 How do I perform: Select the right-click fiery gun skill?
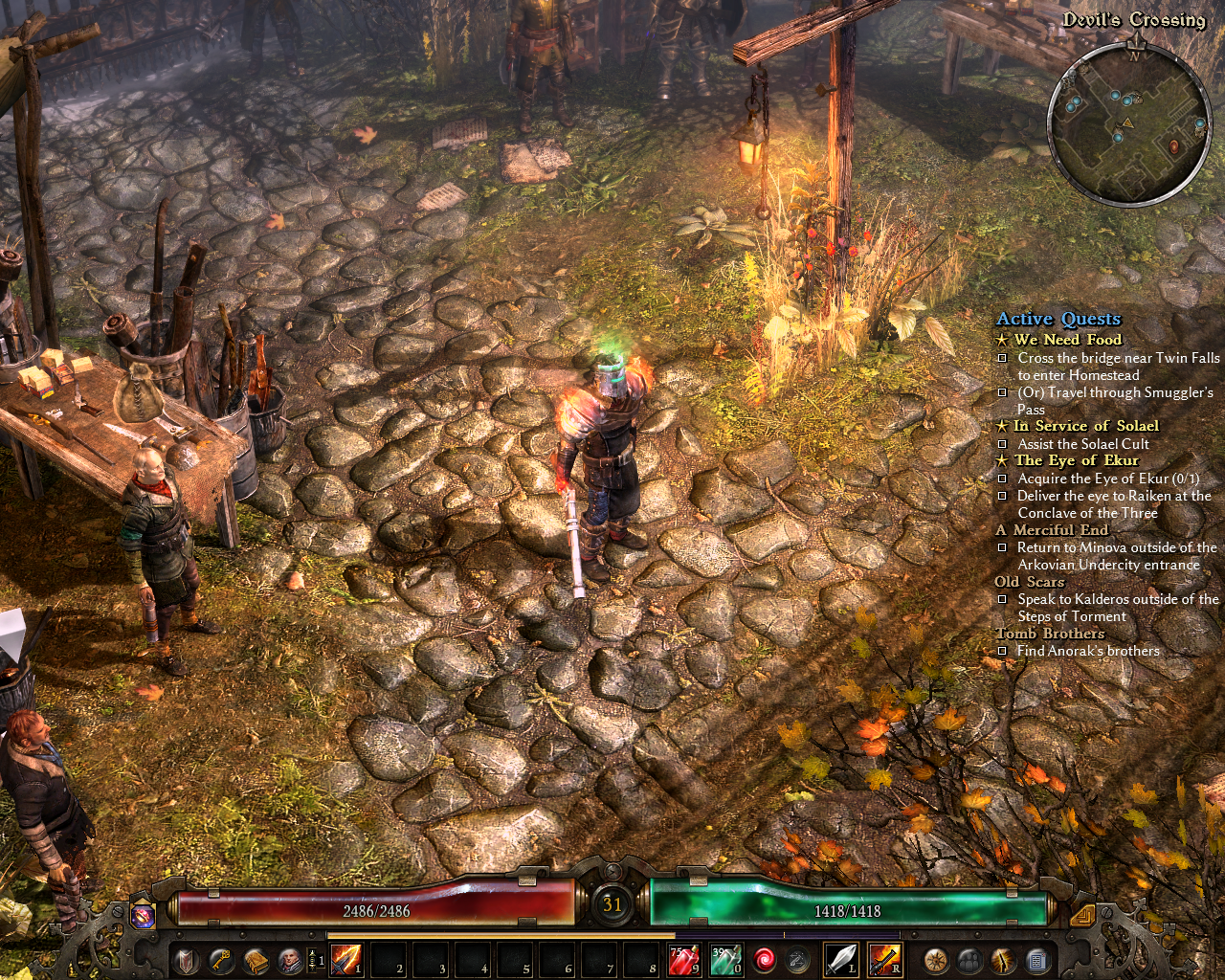(884, 959)
